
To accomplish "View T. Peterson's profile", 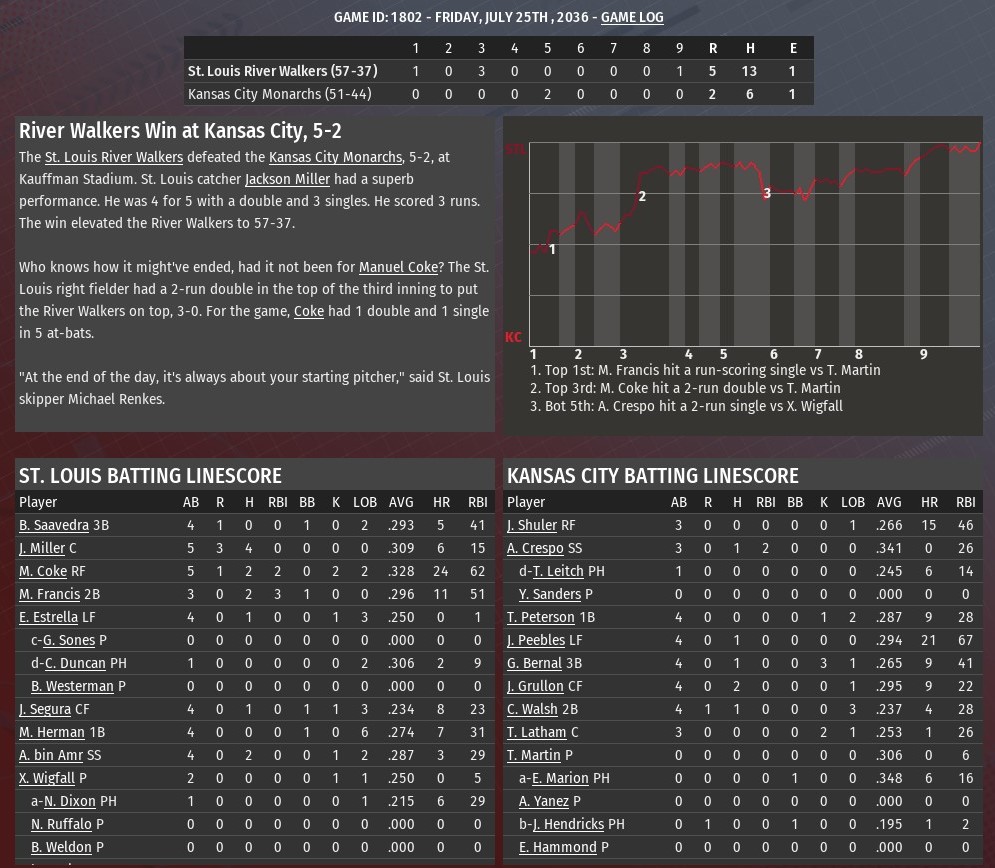I will [x=541, y=617].
